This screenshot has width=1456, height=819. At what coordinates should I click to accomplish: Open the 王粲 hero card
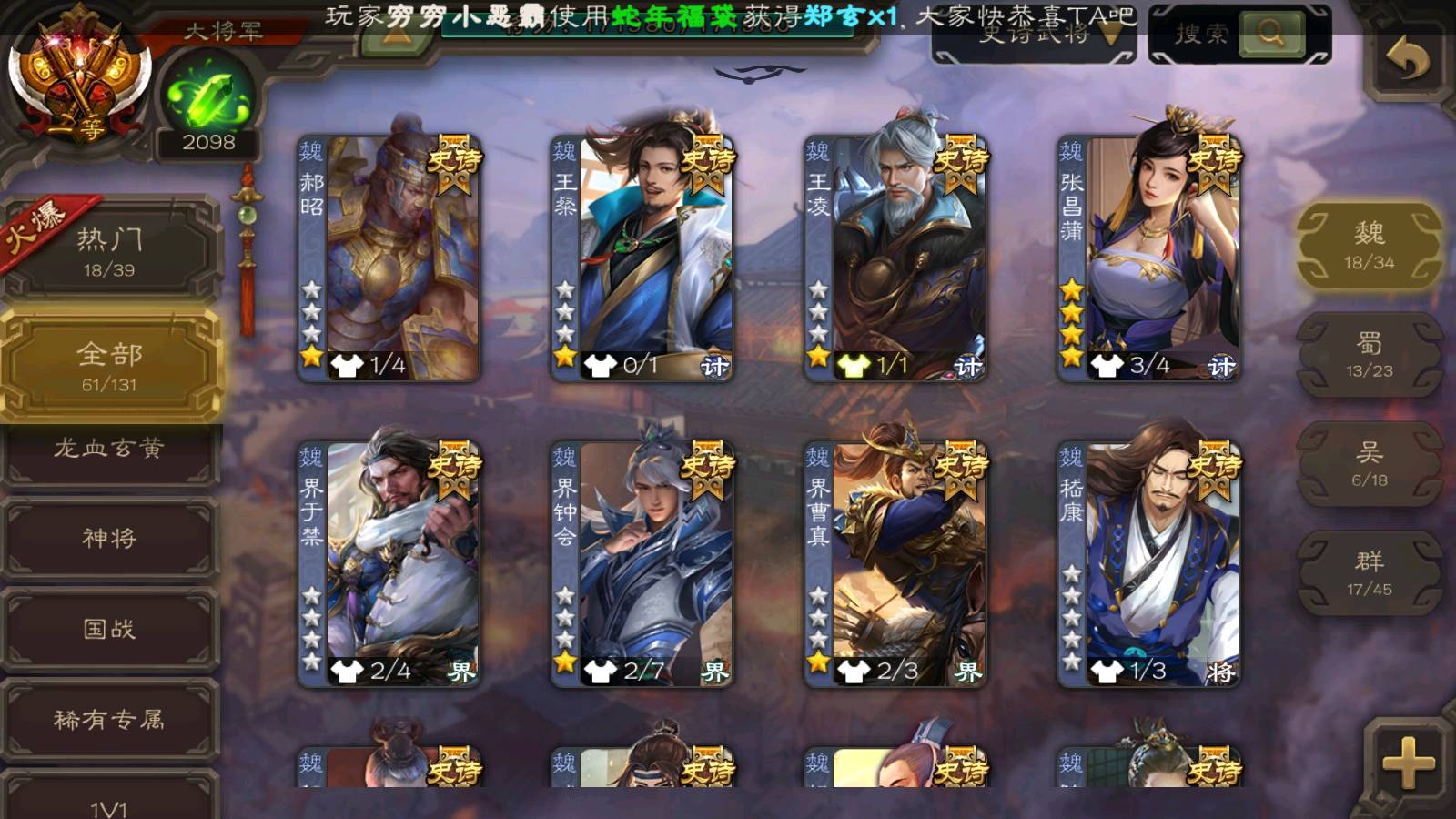[x=642, y=258]
